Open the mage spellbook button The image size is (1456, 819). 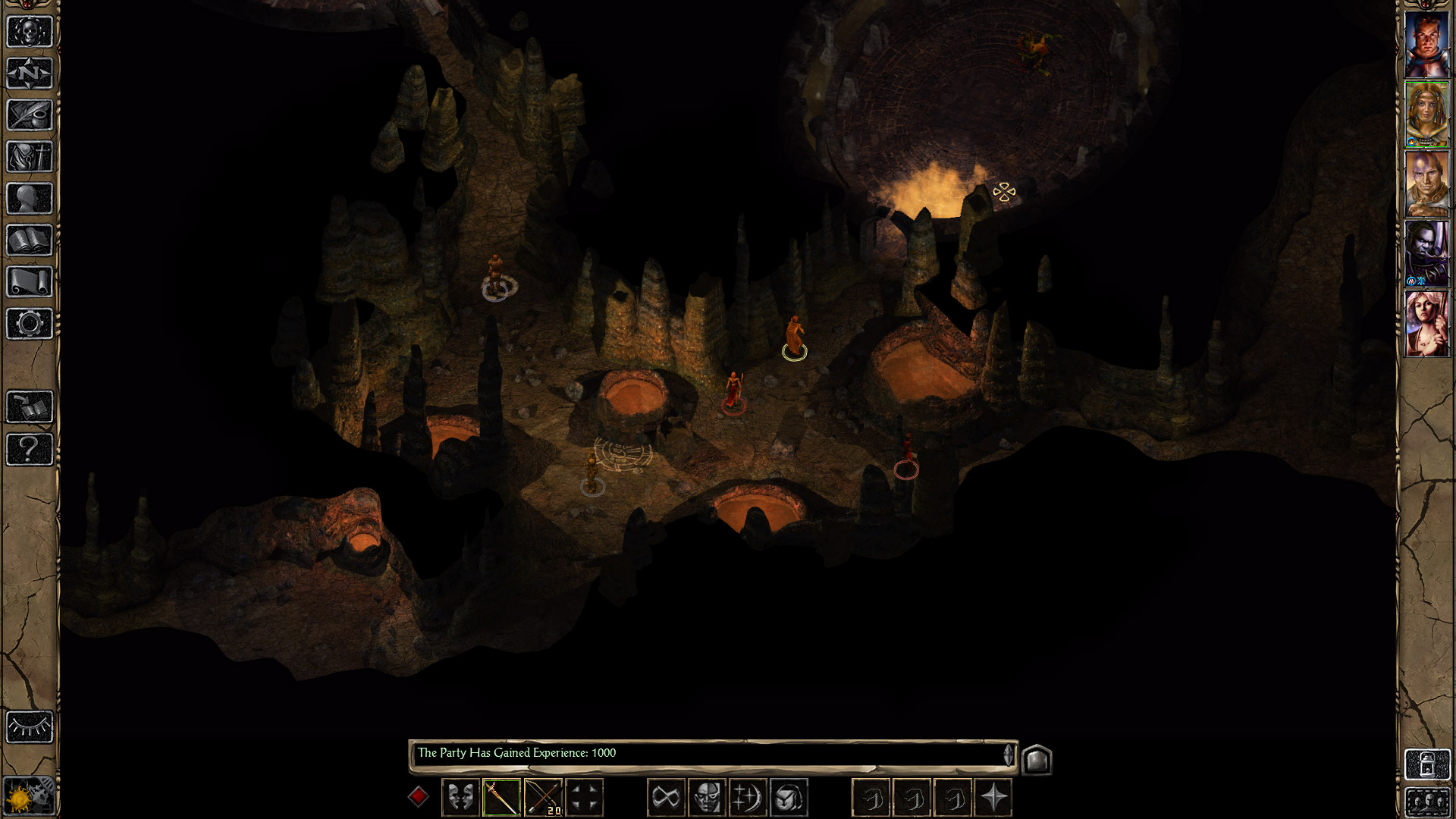click(30, 240)
